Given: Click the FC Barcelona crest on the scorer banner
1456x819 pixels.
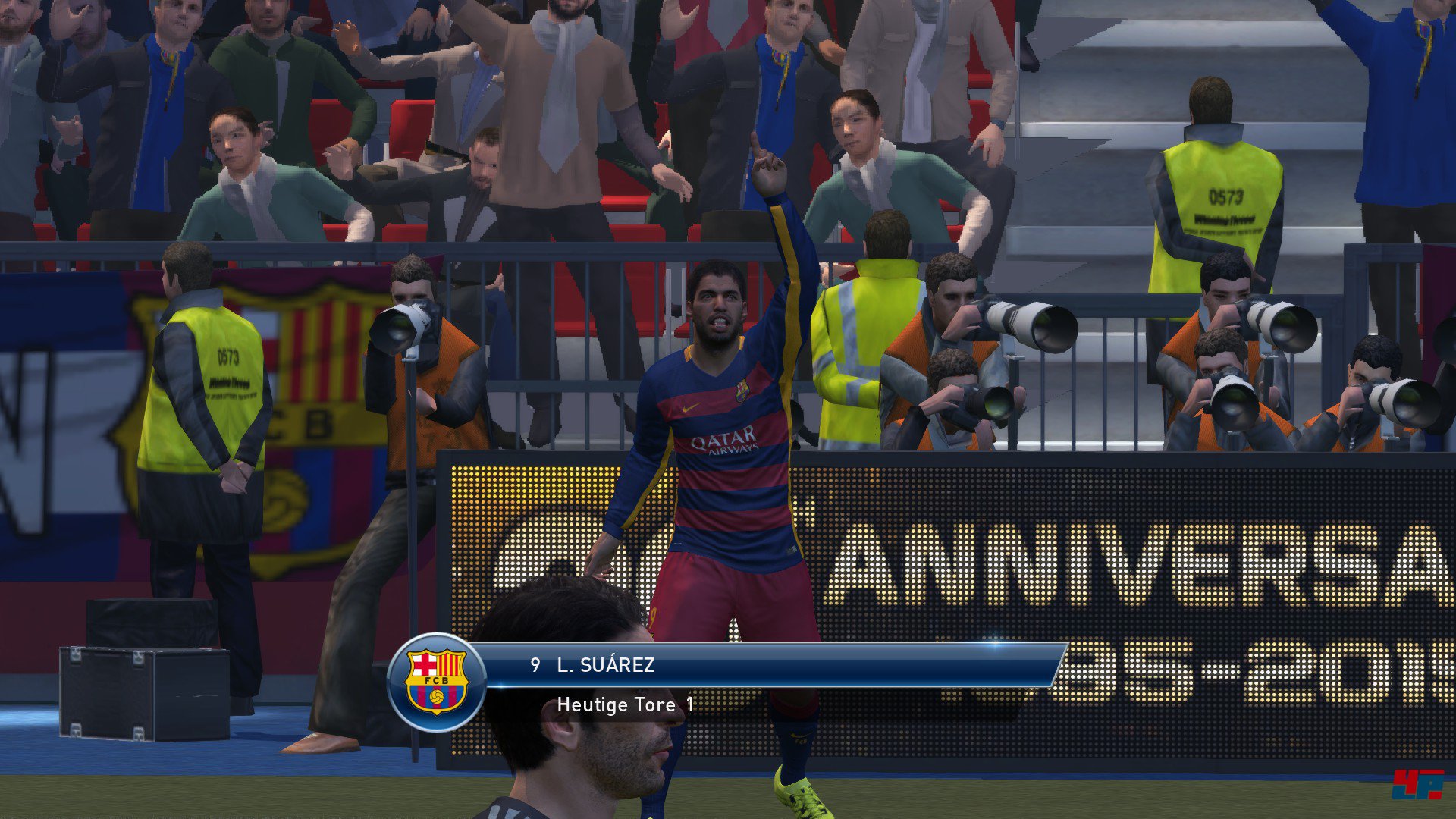Looking at the screenshot, I should tap(436, 682).
